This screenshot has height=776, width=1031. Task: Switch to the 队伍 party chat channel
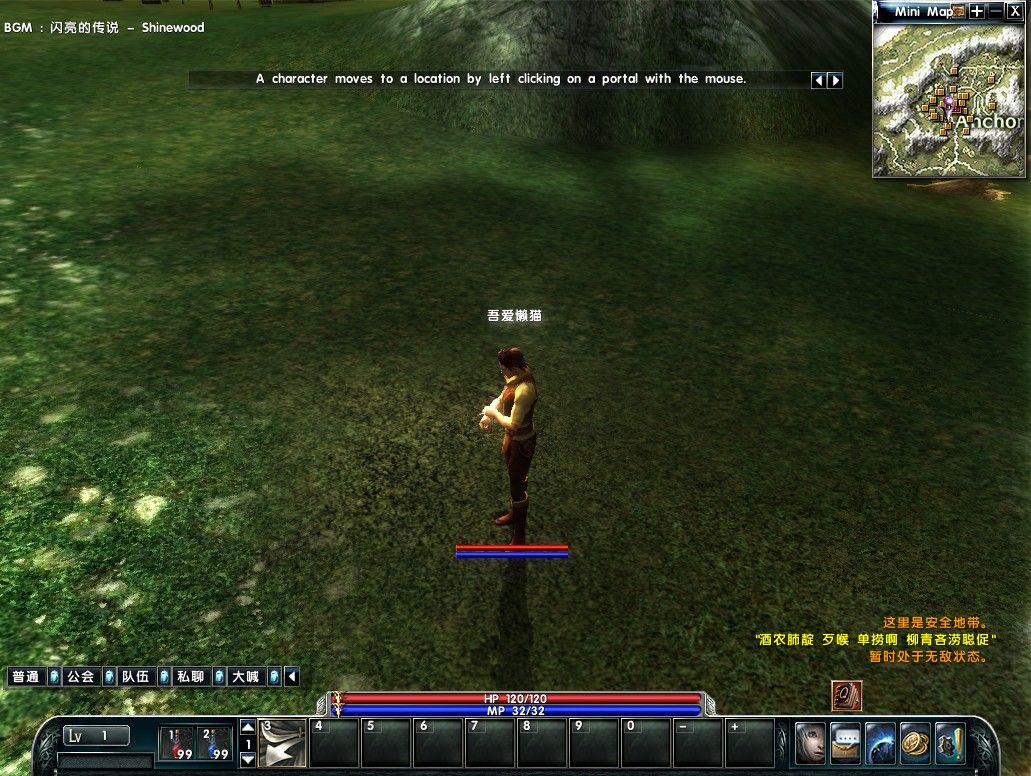pyautogui.click(x=135, y=677)
